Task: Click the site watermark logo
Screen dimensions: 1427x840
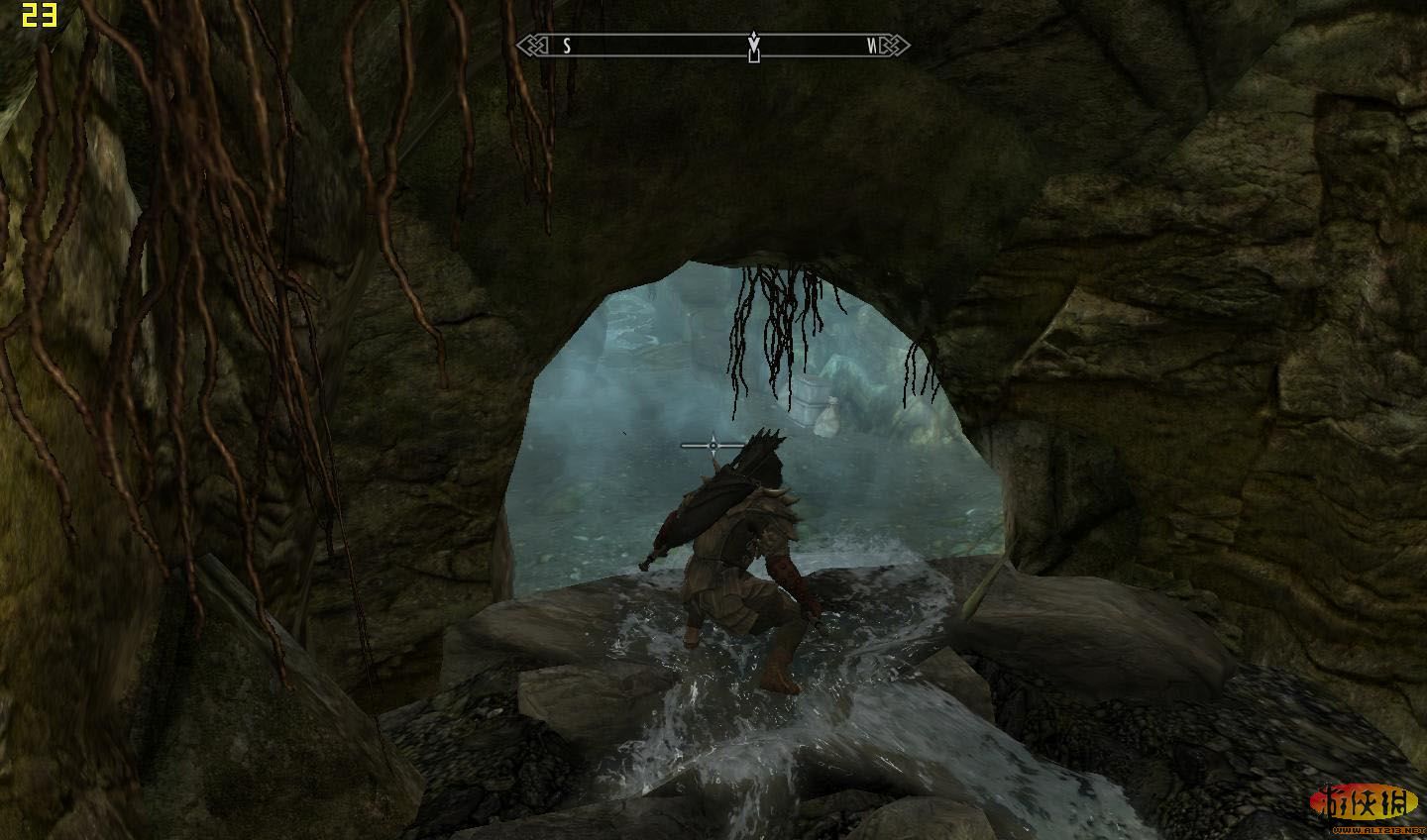Action: [x=1366, y=804]
